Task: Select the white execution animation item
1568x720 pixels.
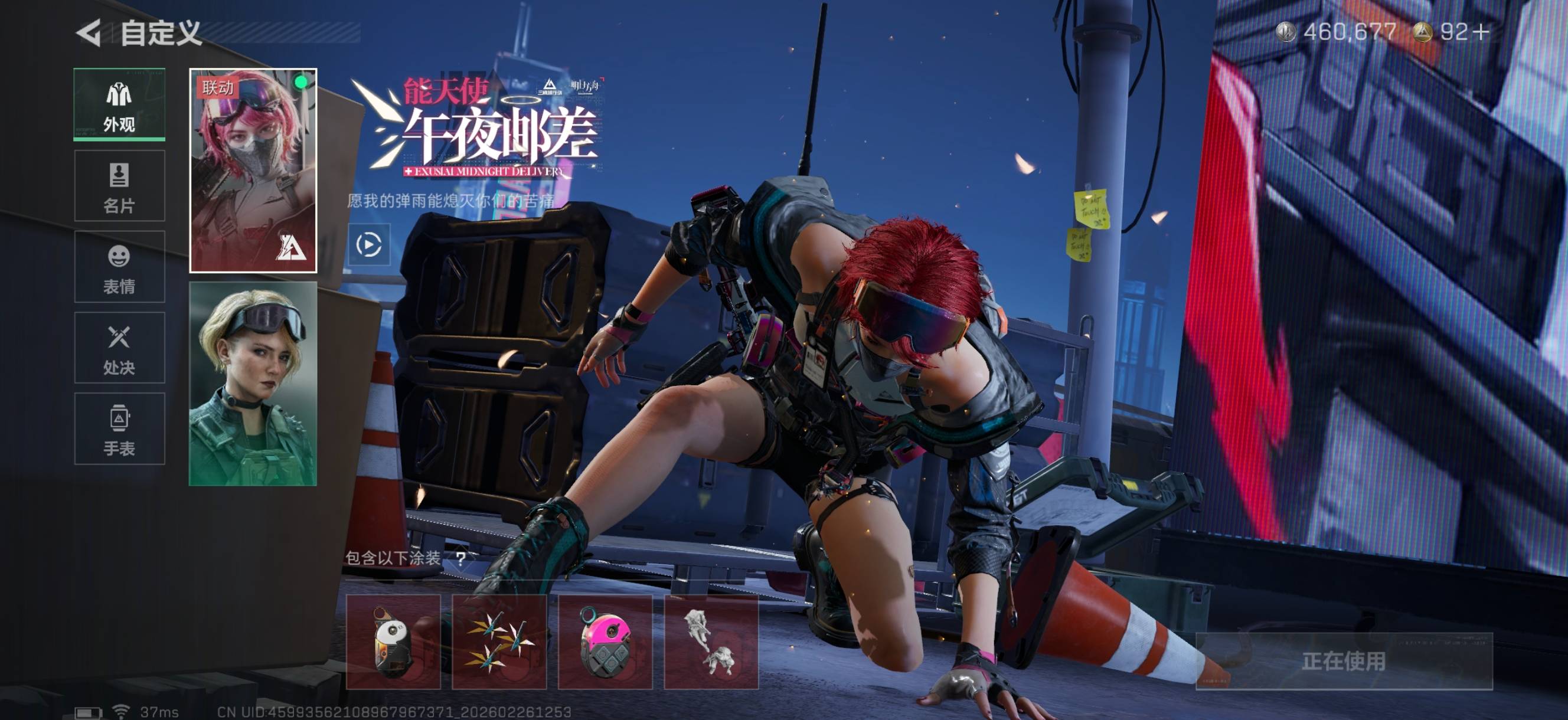Action: [711, 642]
